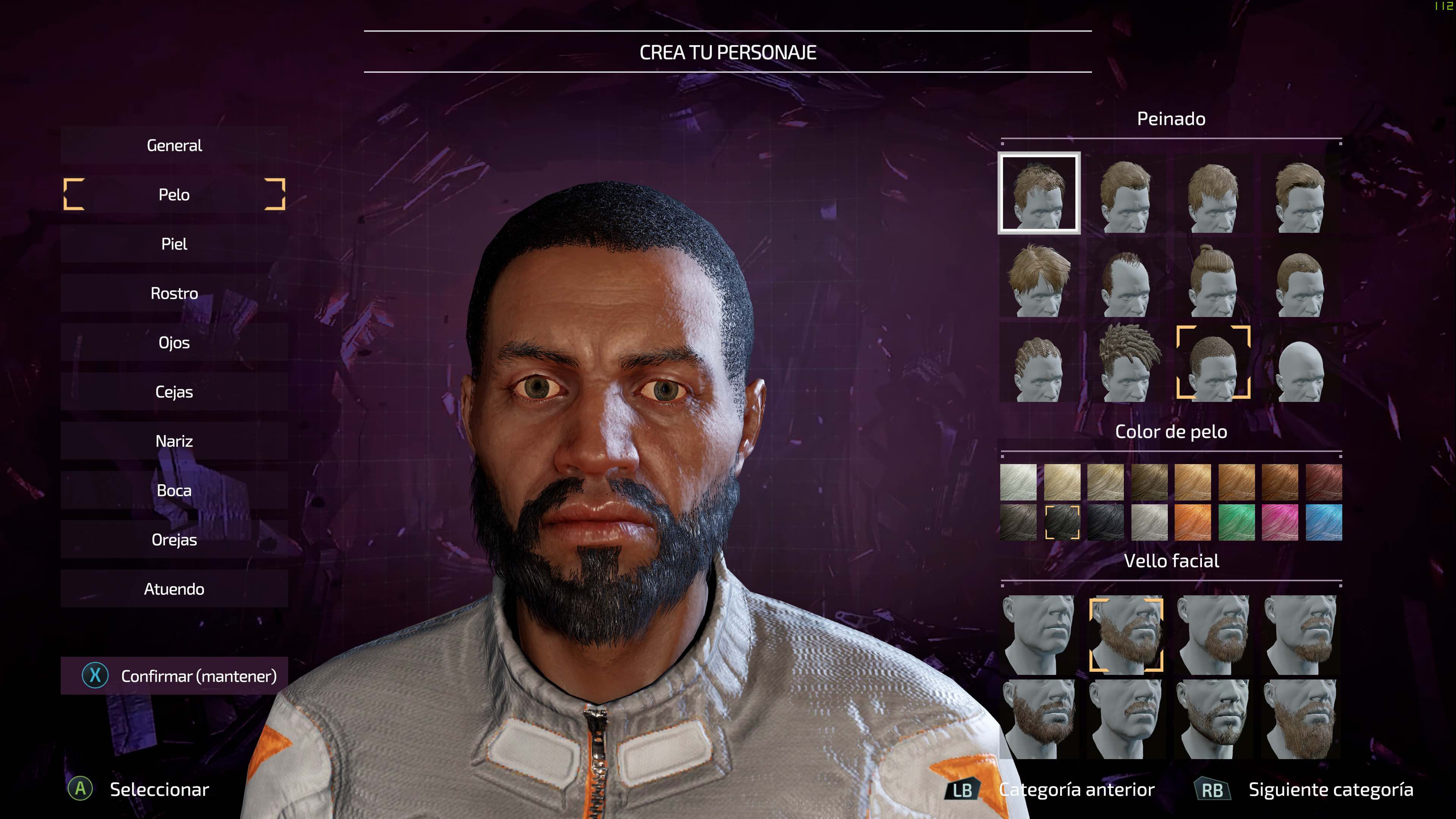Pick the dreadlocks hairstyle

coord(1126,364)
